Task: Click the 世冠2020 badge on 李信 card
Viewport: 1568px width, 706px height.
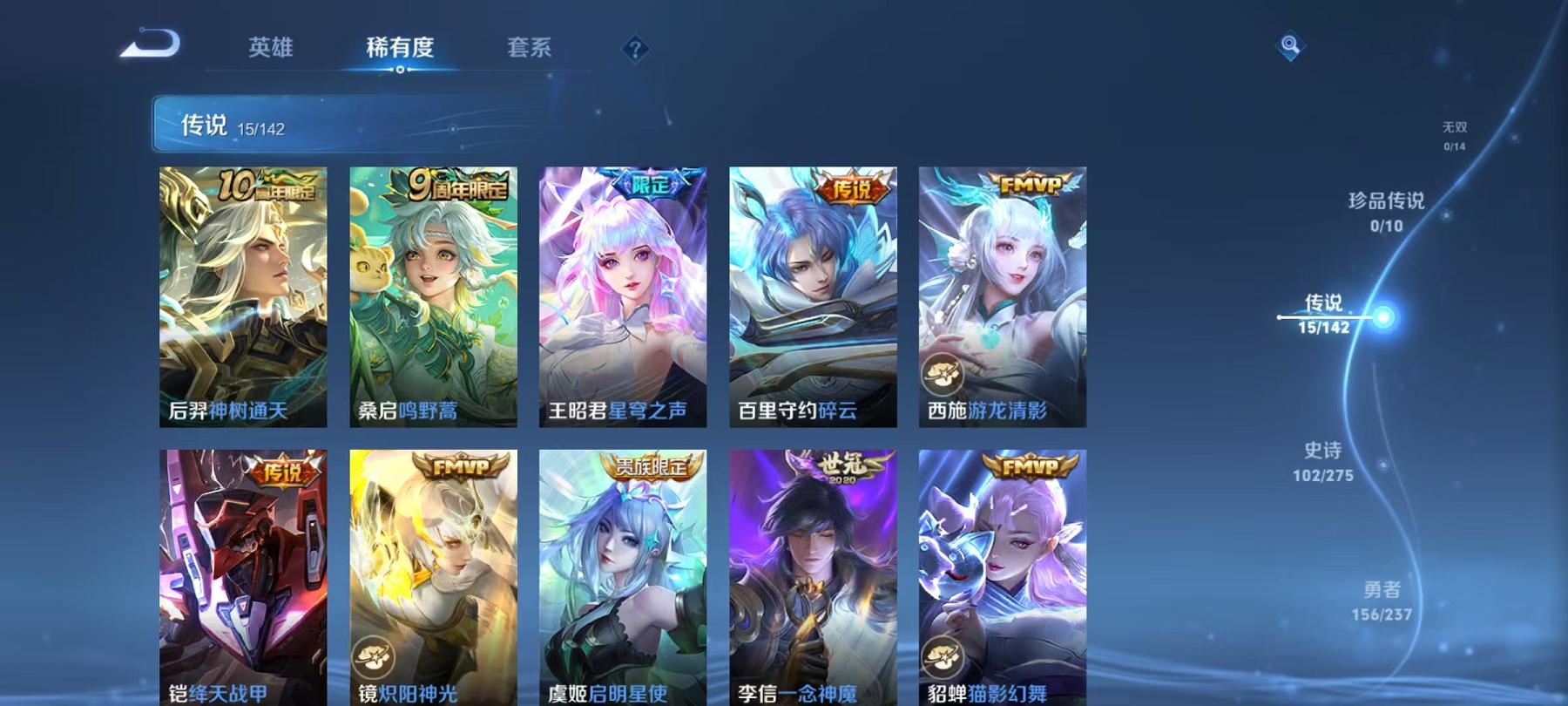Action: click(x=838, y=468)
